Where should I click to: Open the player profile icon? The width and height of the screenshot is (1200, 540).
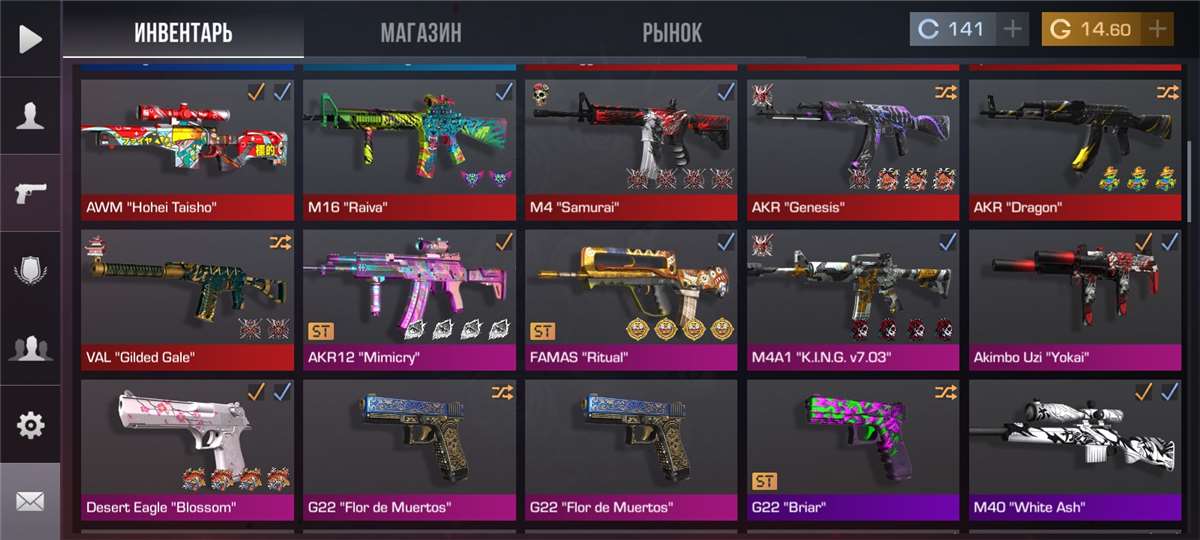30,116
